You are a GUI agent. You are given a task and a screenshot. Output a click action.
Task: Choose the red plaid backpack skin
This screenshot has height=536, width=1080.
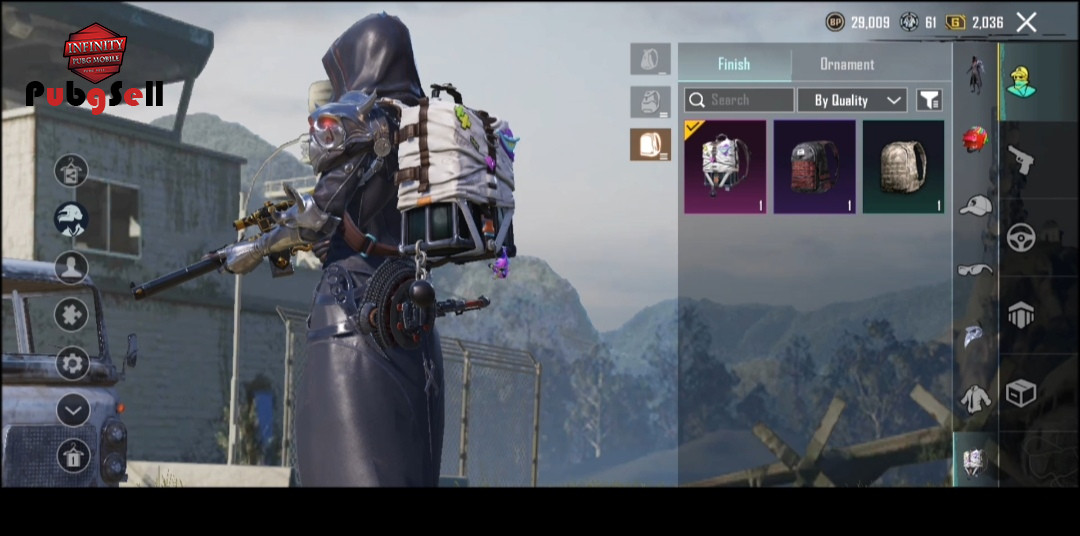click(x=814, y=167)
